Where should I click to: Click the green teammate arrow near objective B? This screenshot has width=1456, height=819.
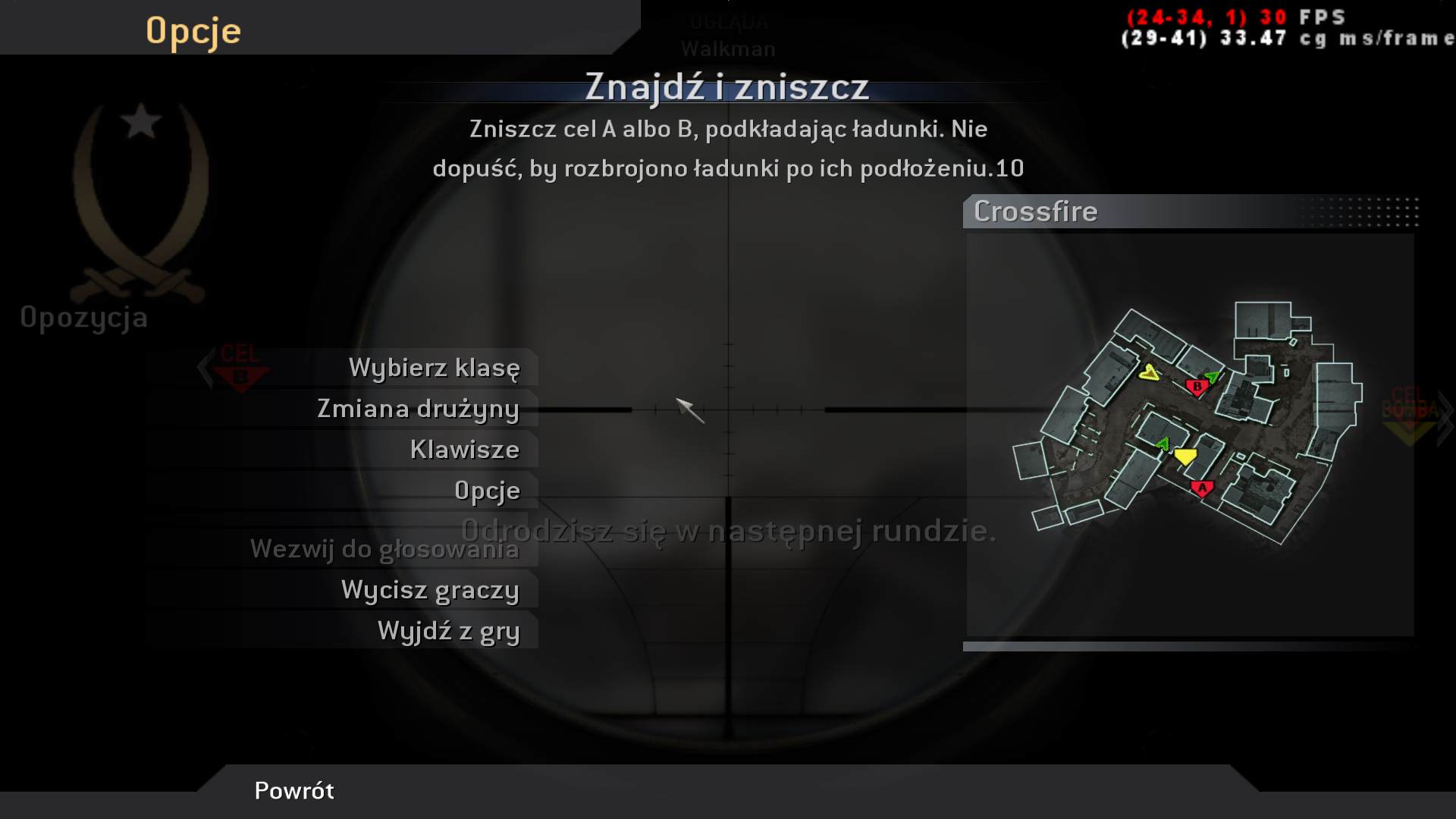tap(1215, 378)
